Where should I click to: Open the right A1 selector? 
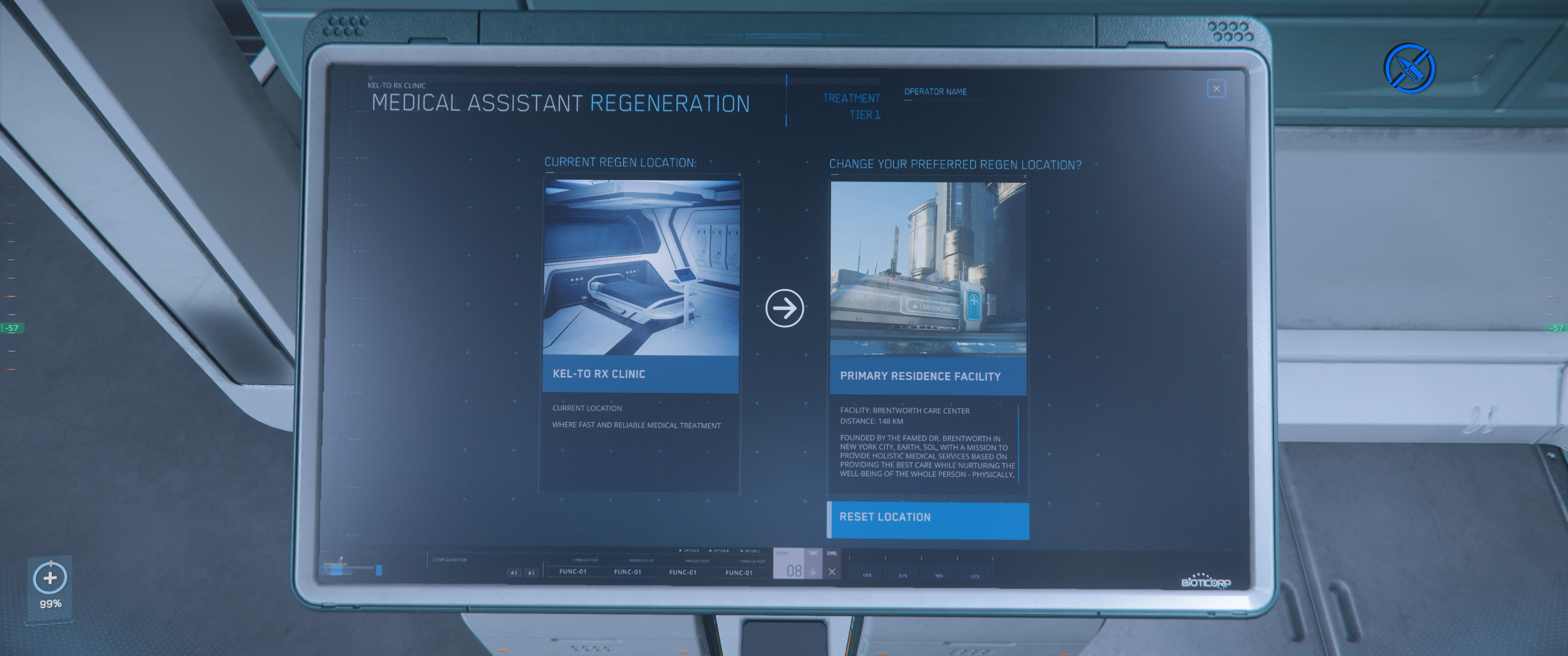tap(532, 572)
